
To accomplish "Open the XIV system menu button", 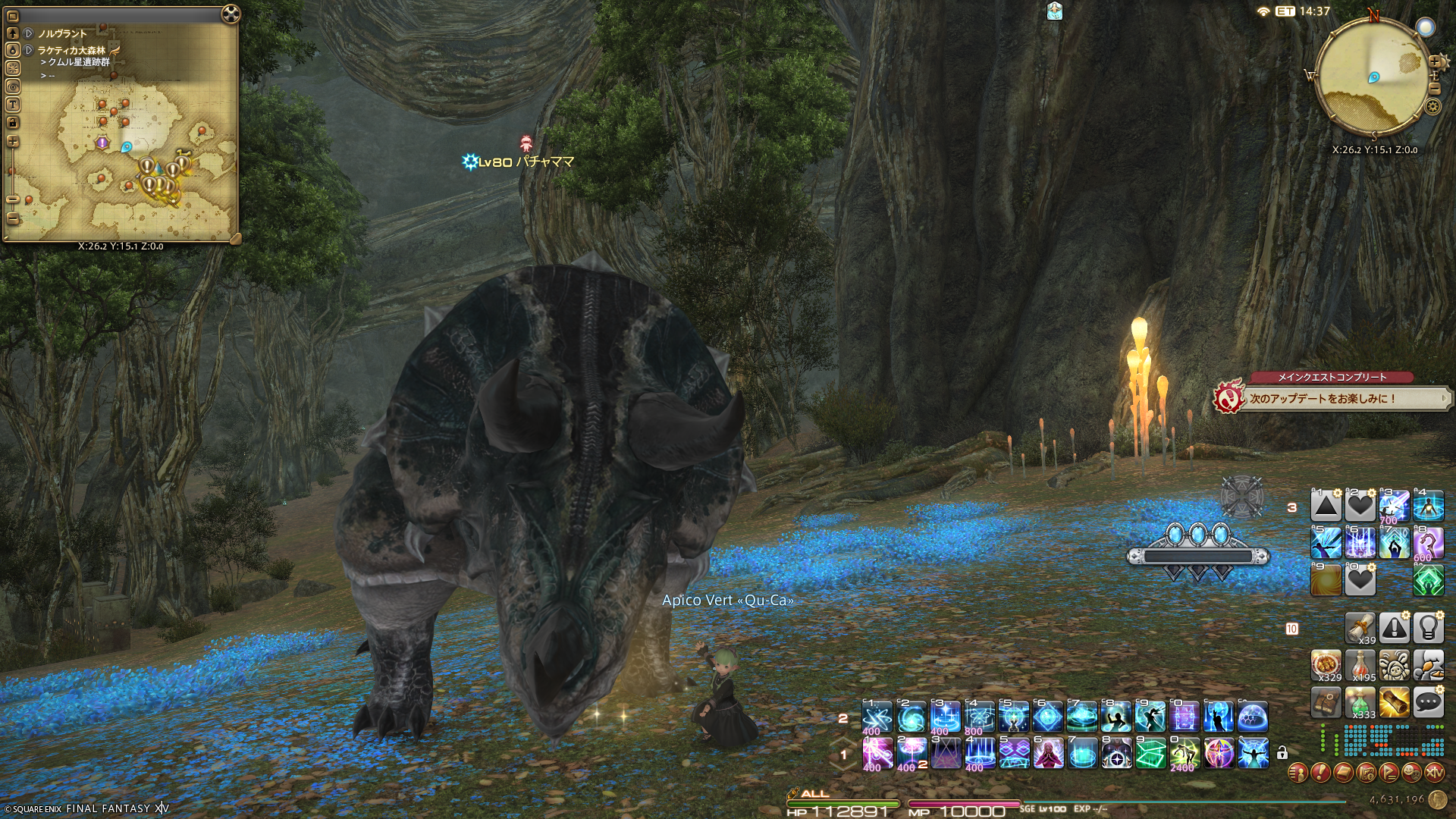I will (x=1434, y=773).
